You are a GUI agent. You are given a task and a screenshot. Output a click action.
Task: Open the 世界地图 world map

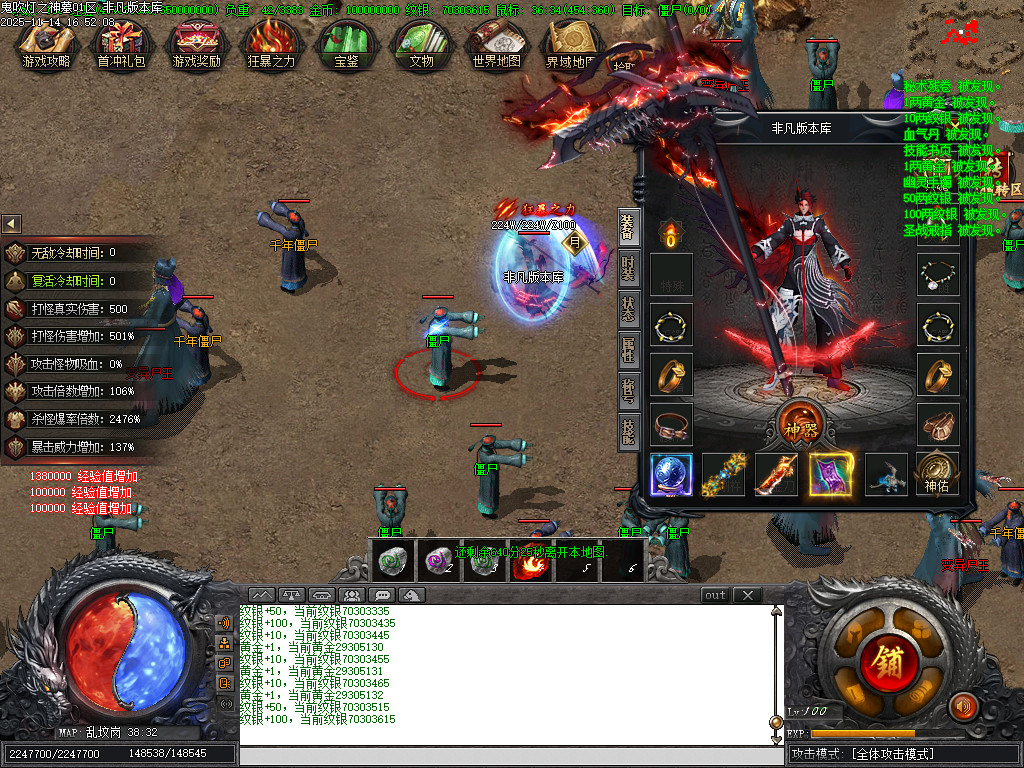(x=496, y=44)
